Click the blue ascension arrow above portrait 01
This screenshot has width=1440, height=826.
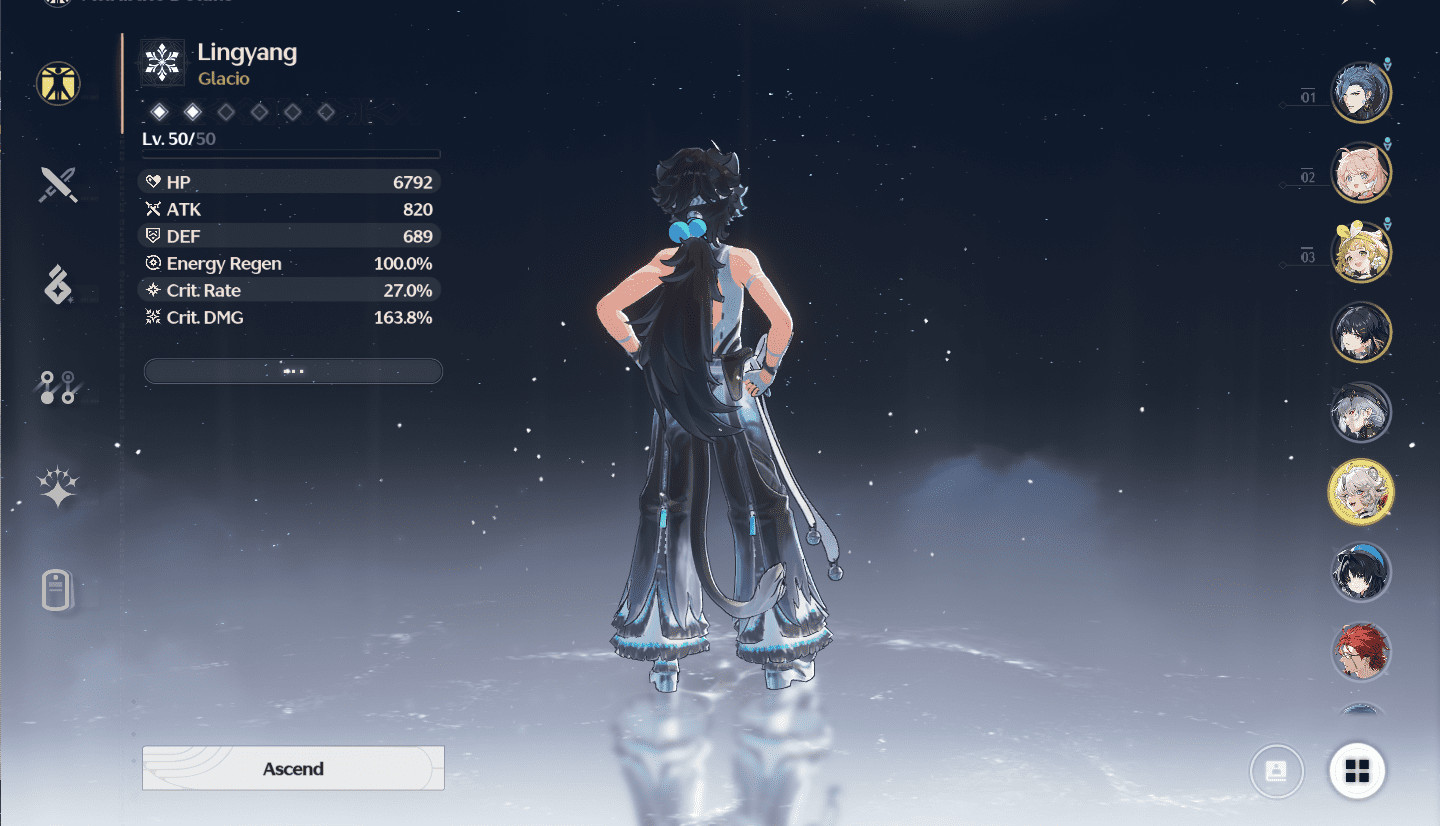pos(1388,62)
